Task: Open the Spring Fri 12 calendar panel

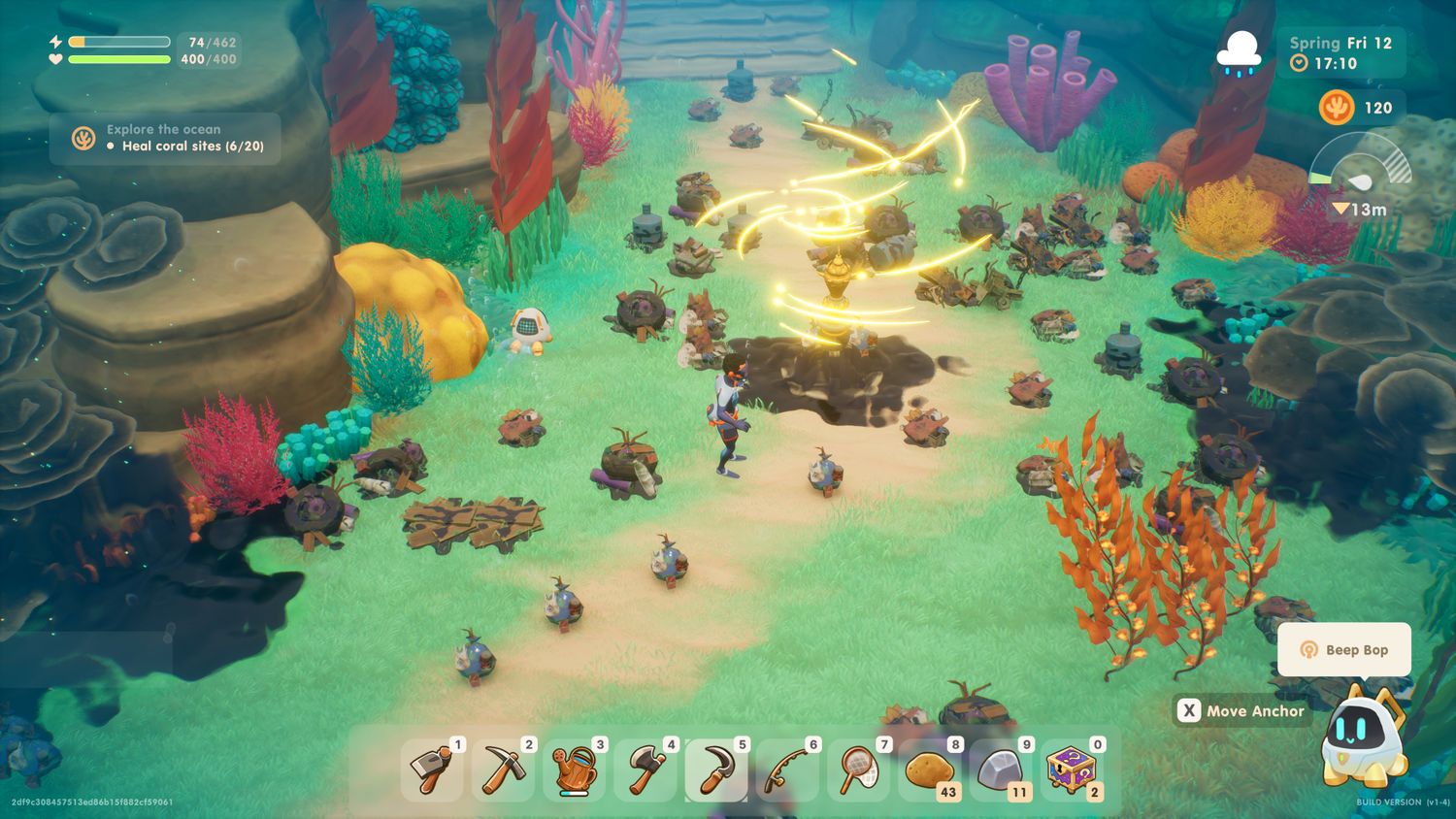Action: pos(1340,52)
